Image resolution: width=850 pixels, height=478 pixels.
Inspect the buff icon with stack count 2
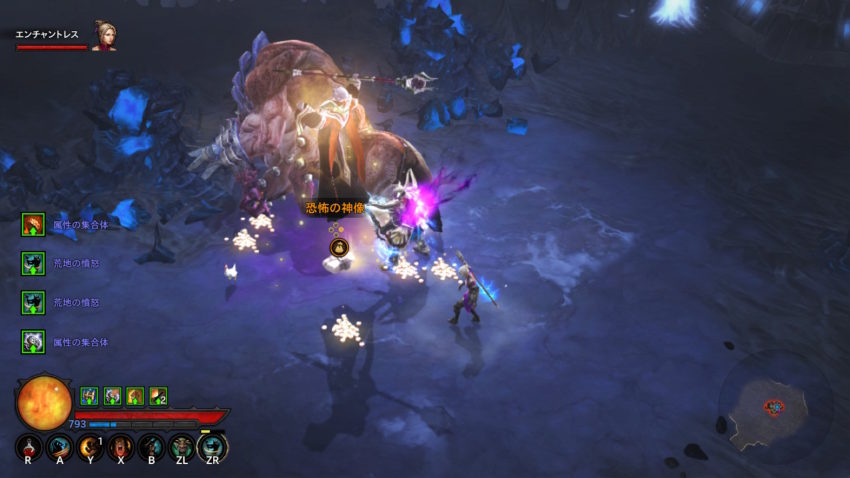157,396
